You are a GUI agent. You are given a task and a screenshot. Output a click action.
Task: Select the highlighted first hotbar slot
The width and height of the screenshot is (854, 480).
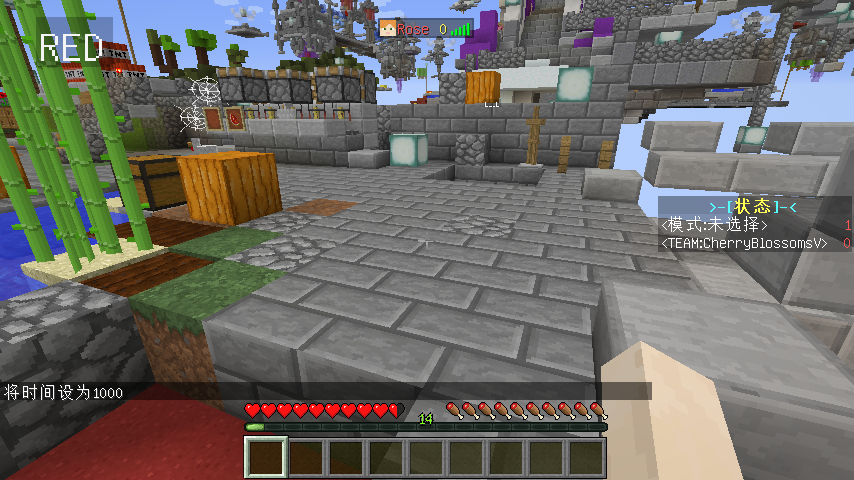pyautogui.click(x=267, y=457)
